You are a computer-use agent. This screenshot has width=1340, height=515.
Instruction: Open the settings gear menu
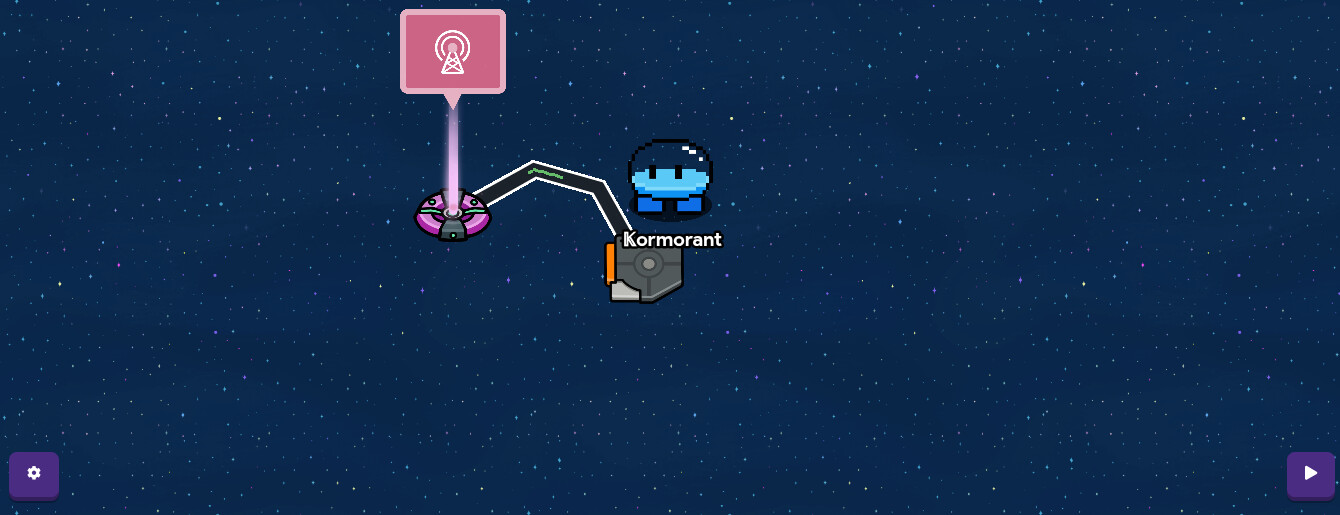pos(34,473)
